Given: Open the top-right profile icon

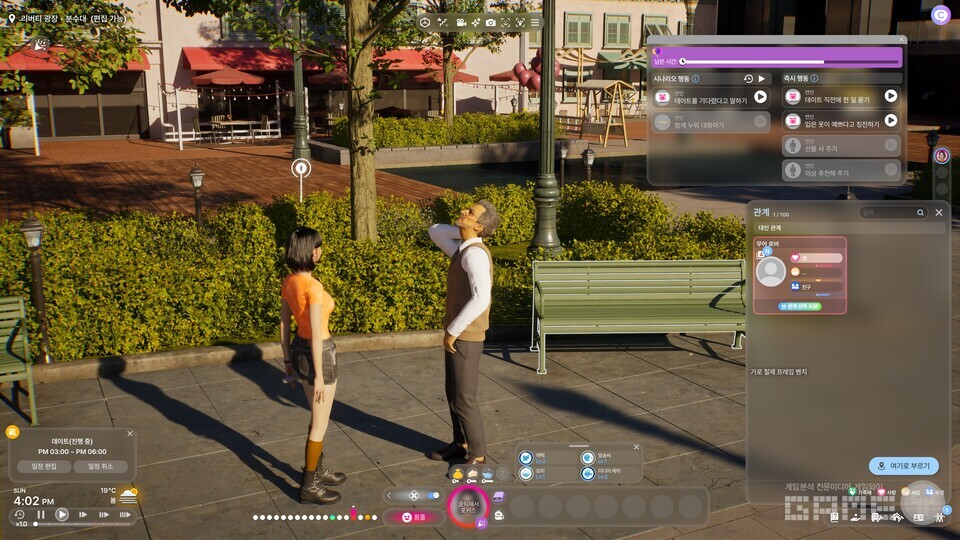Looking at the screenshot, I should pos(940,15).
